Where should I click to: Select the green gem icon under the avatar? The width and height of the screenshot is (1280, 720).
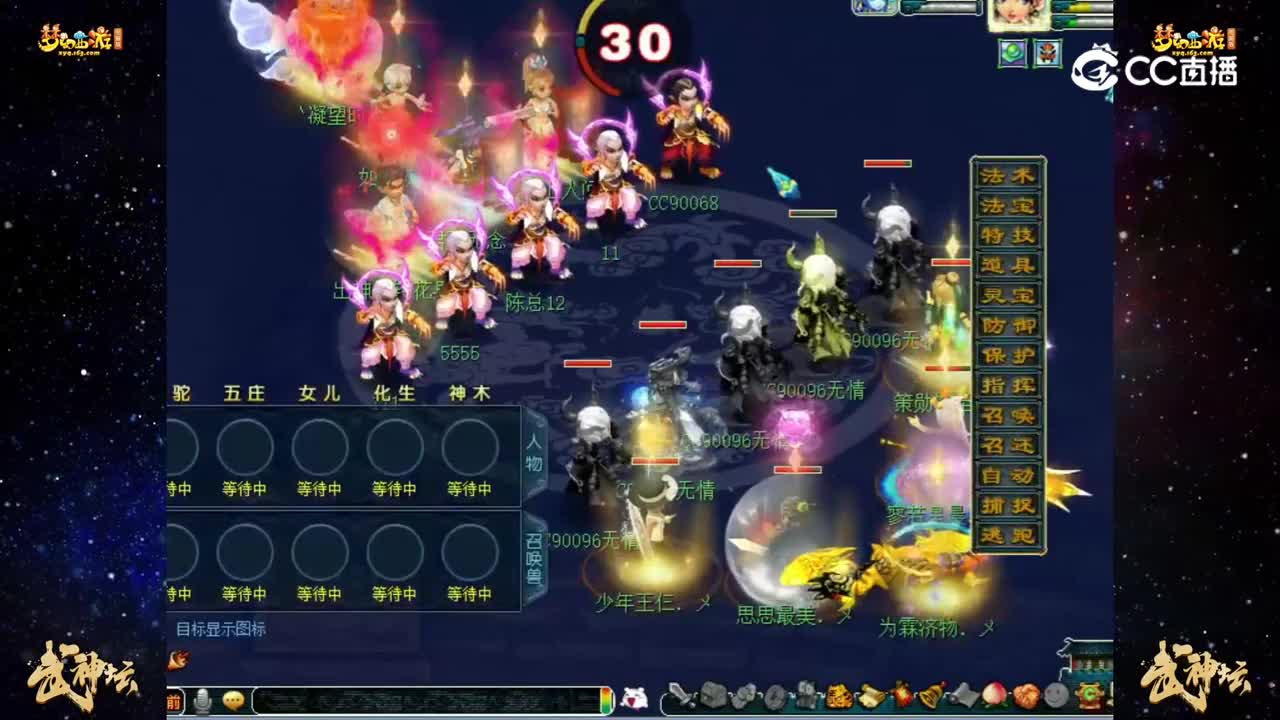(x=1012, y=53)
